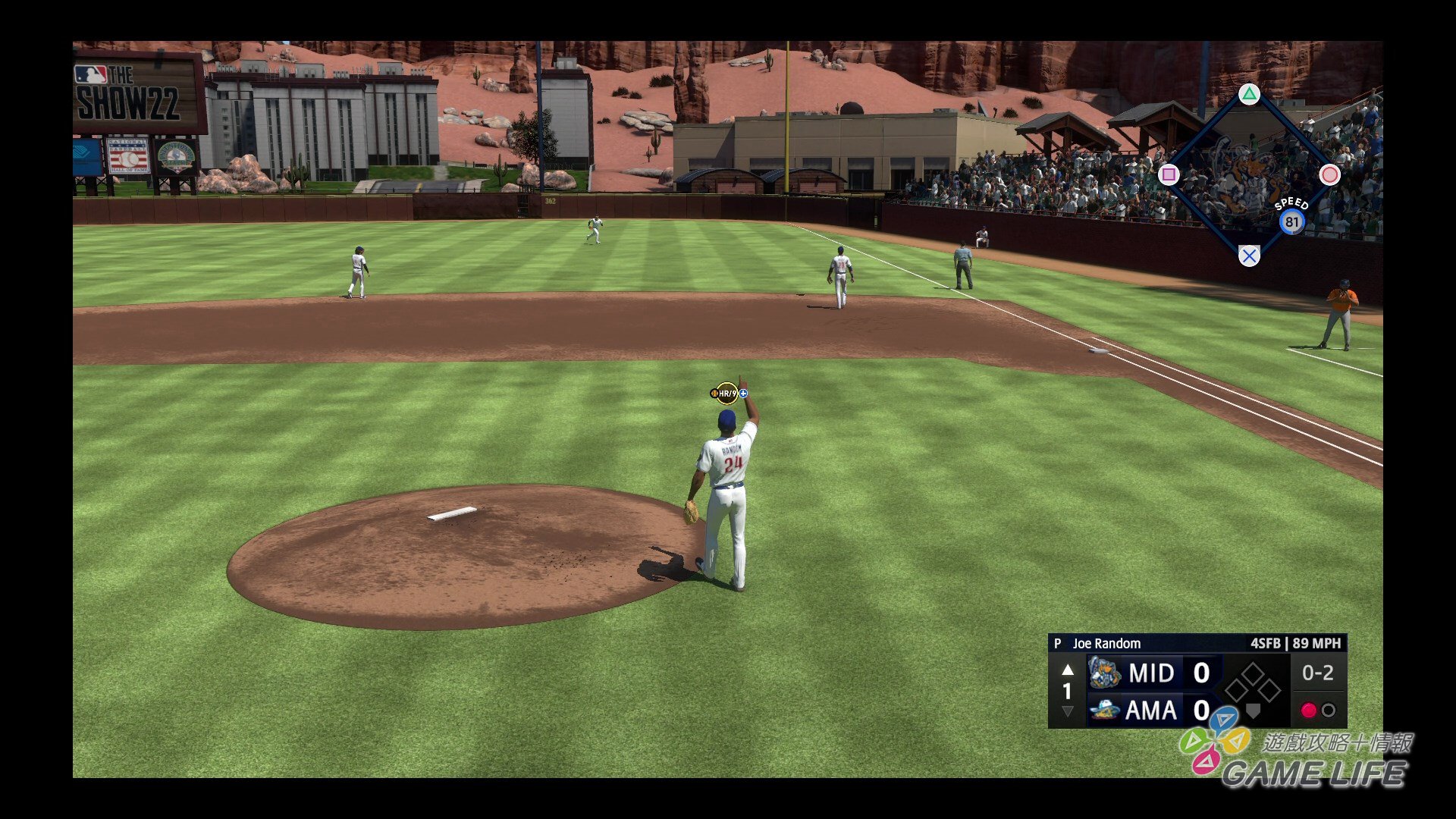Click the HR/9 boost icon above the pitcher

(x=728, y=393)
